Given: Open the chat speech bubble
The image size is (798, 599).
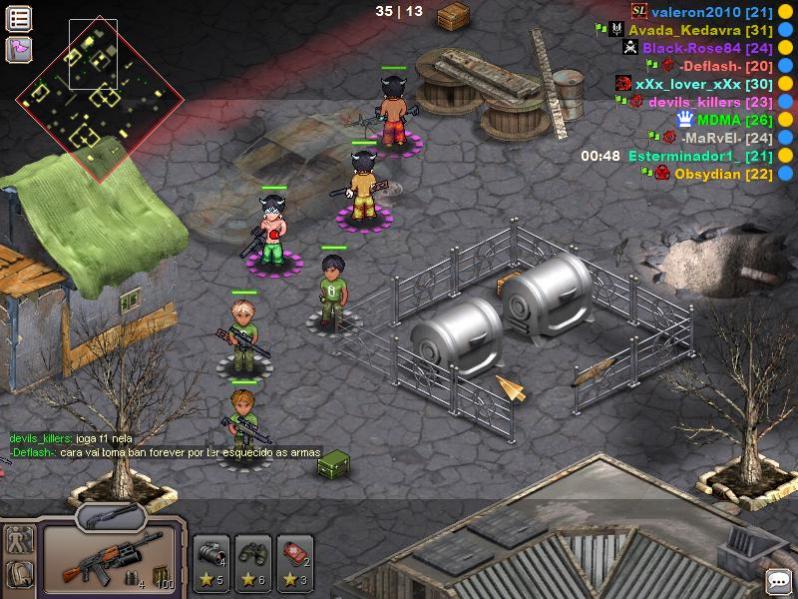Looking at the screenshot, I should (x=778, y=581).
